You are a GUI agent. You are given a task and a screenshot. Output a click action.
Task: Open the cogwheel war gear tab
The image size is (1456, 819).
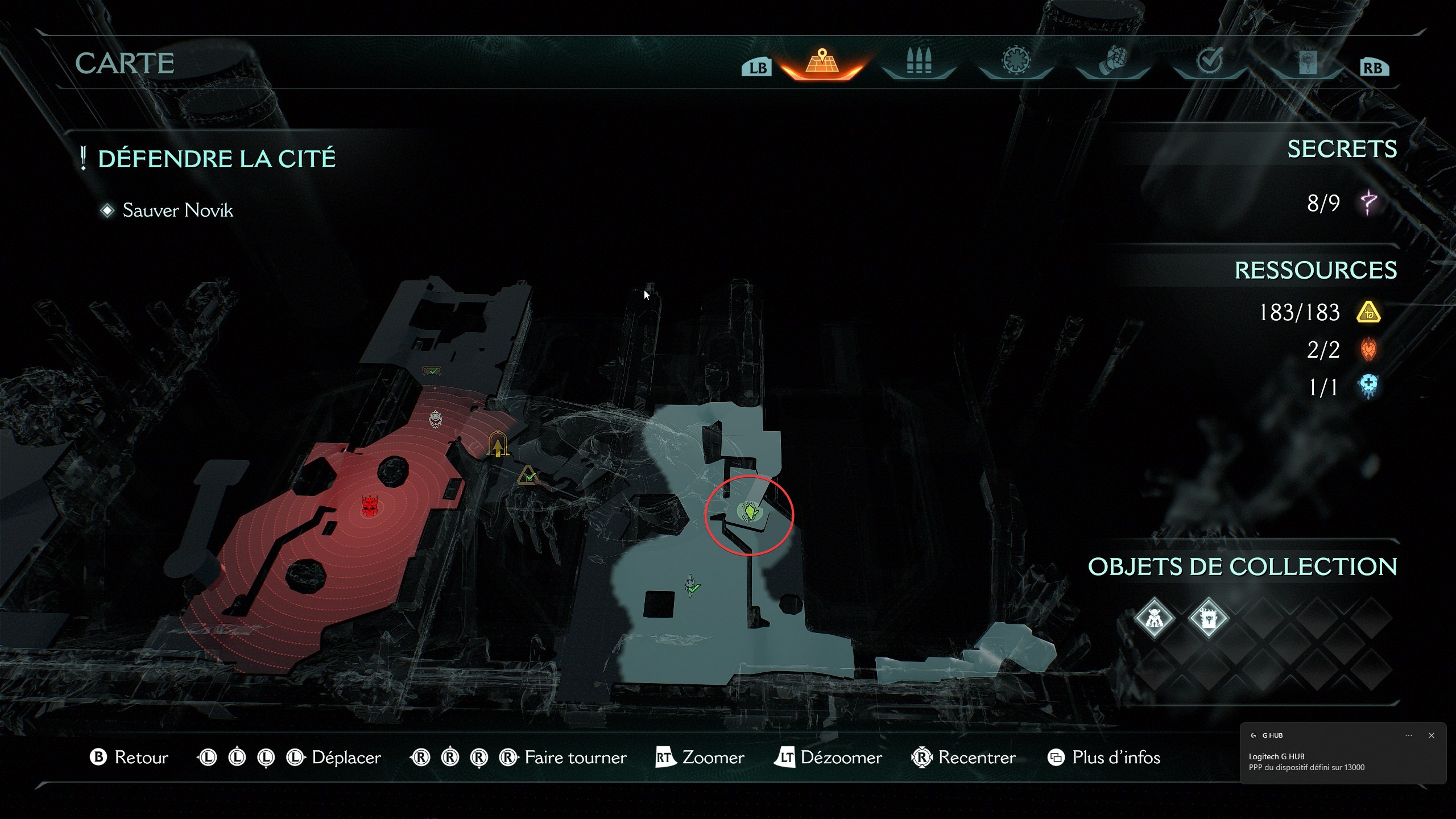click(1016, 60)
